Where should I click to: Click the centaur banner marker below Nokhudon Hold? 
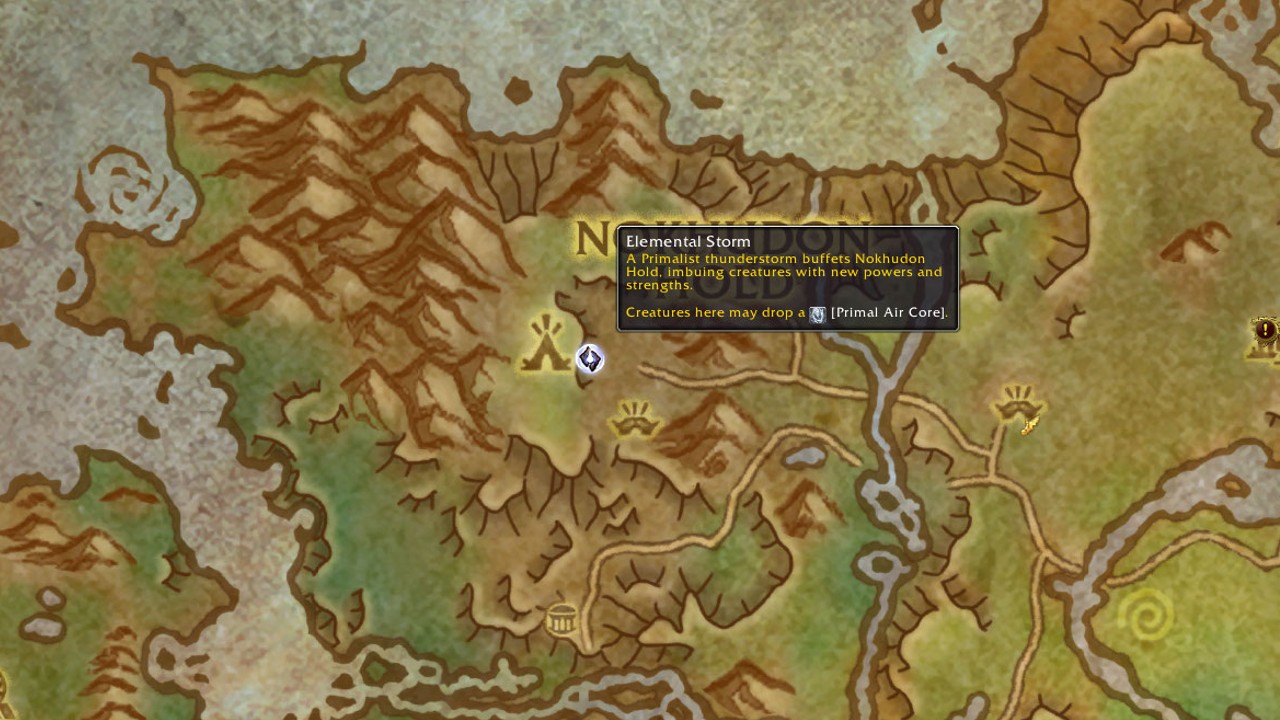pos(634,420)
